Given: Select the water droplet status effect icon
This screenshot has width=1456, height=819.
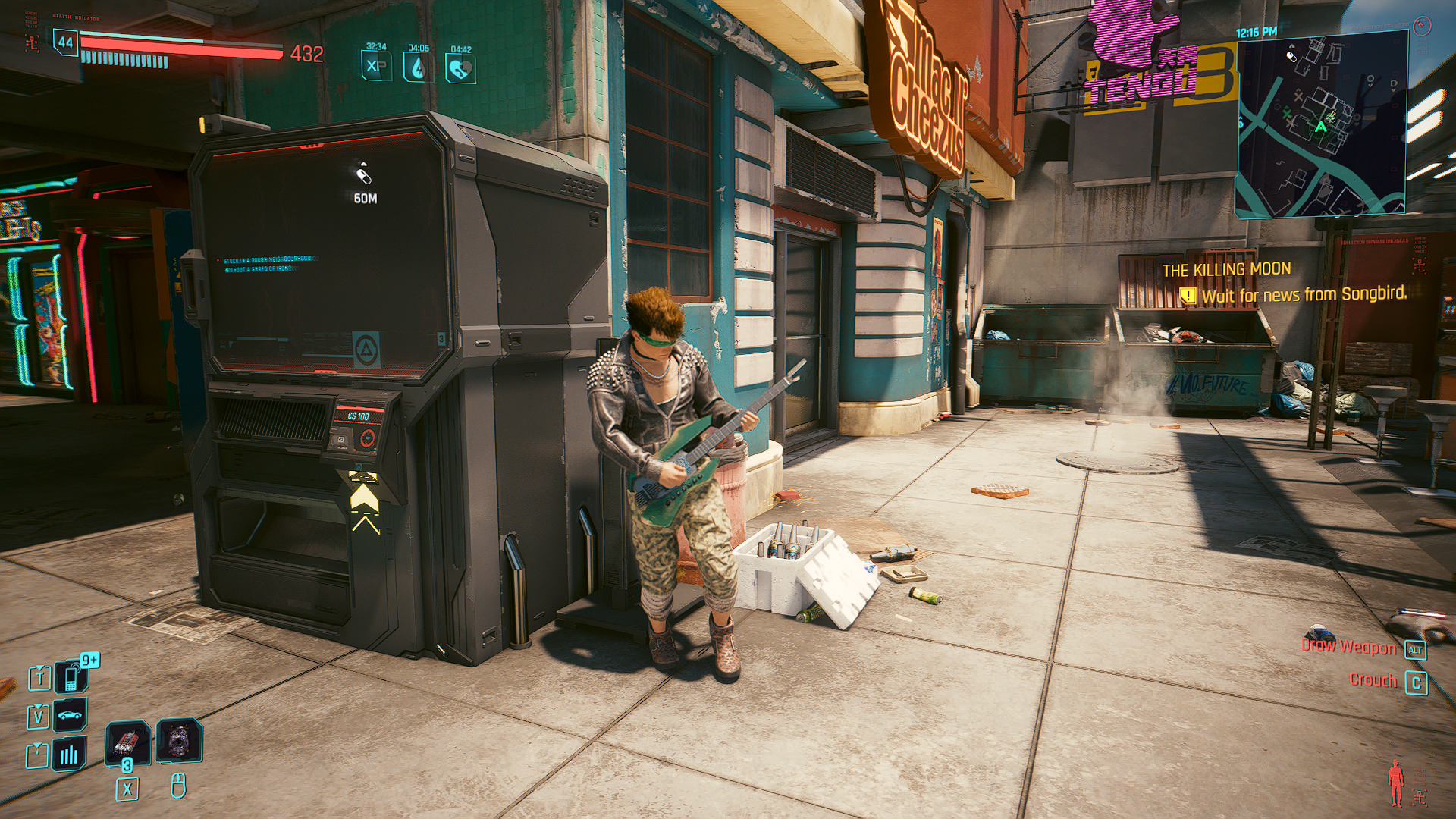Looking at the screenshot, I should (x=418, y=67).
